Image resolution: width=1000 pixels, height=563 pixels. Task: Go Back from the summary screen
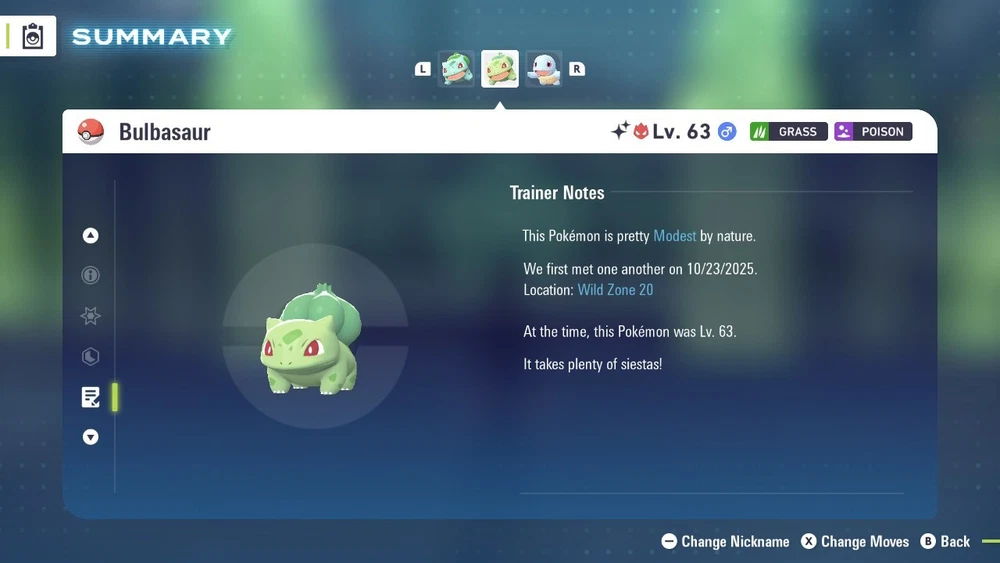tap(945, 541)
